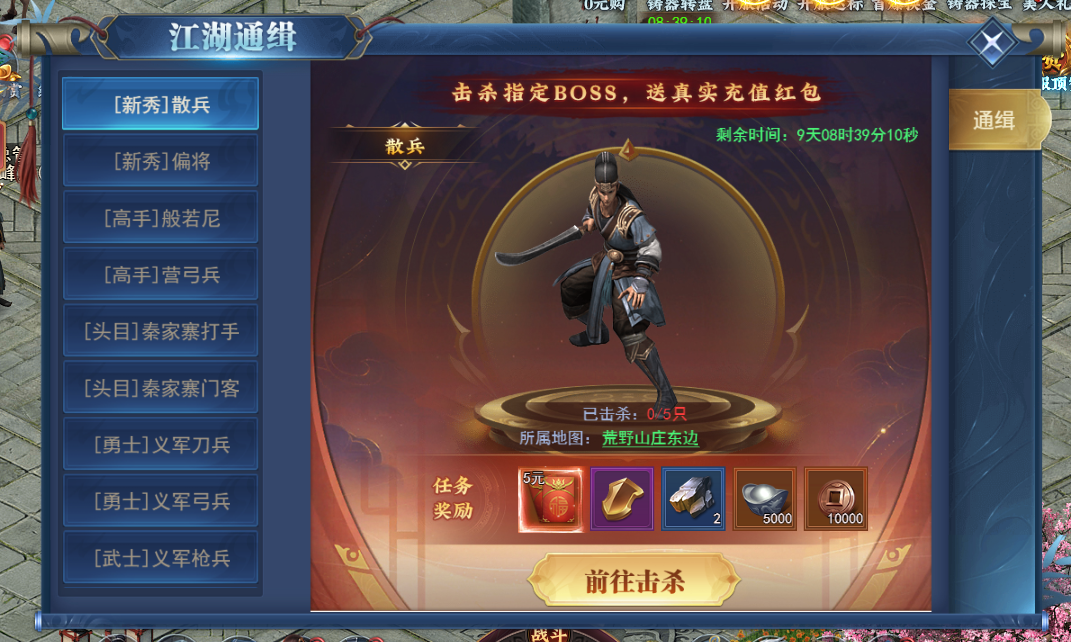Inspect the ore reward with quantity 2
The width and height of the screenshot is (1071, 642).
(x=693, y=499)
